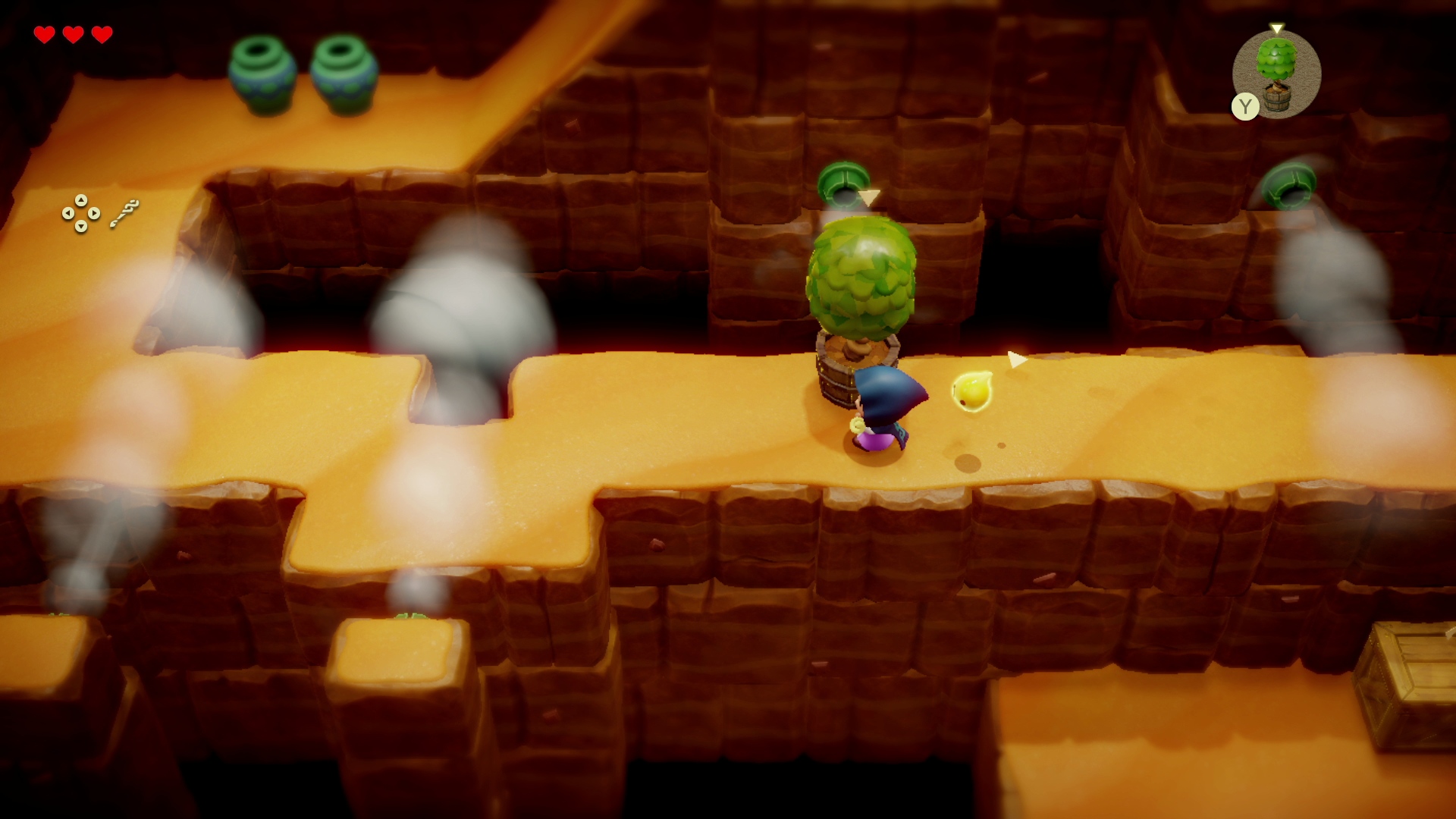Click the first heart in the health meter

click(45, 34)
